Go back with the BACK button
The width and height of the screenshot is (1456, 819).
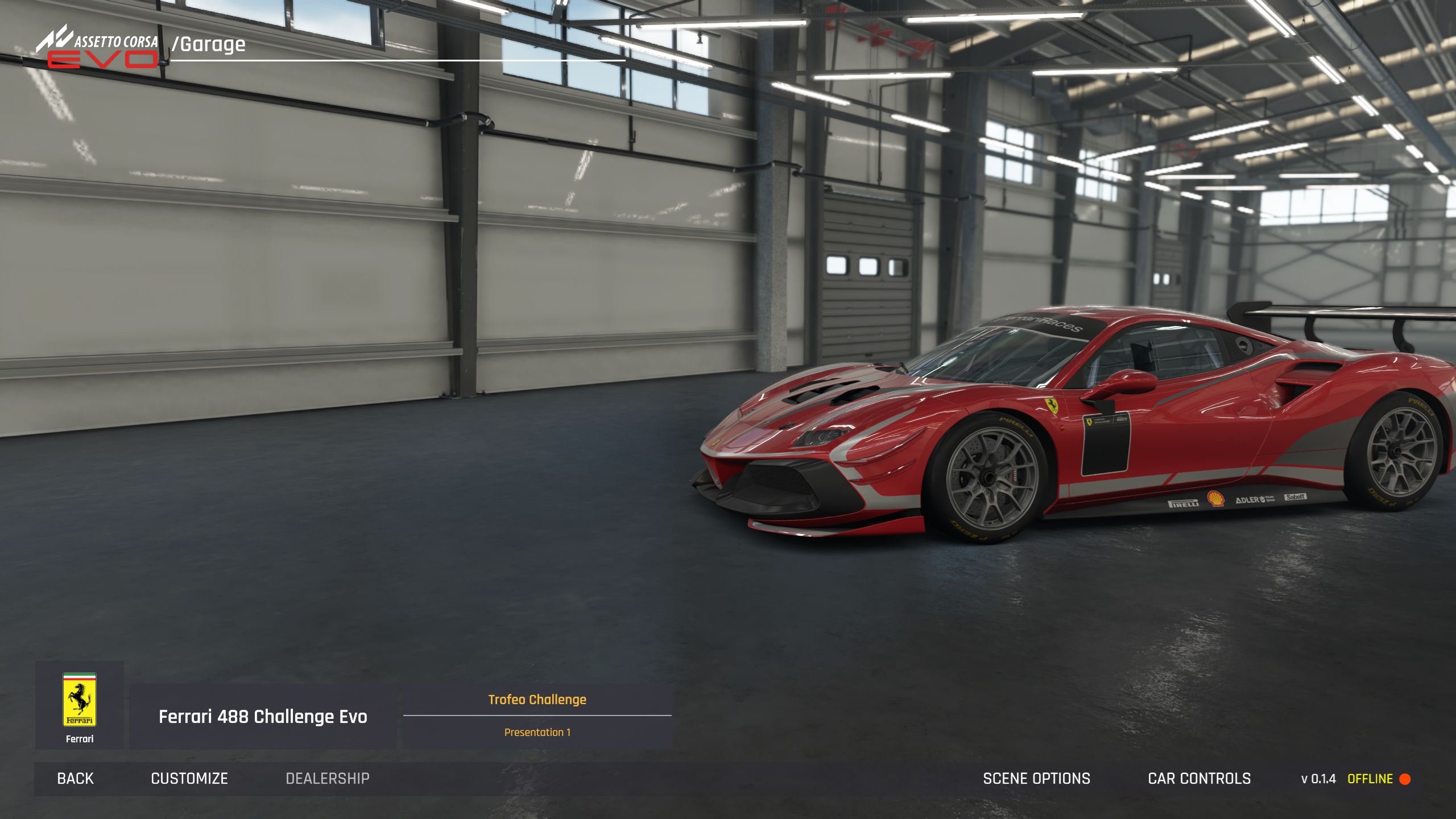pos(75,779)
